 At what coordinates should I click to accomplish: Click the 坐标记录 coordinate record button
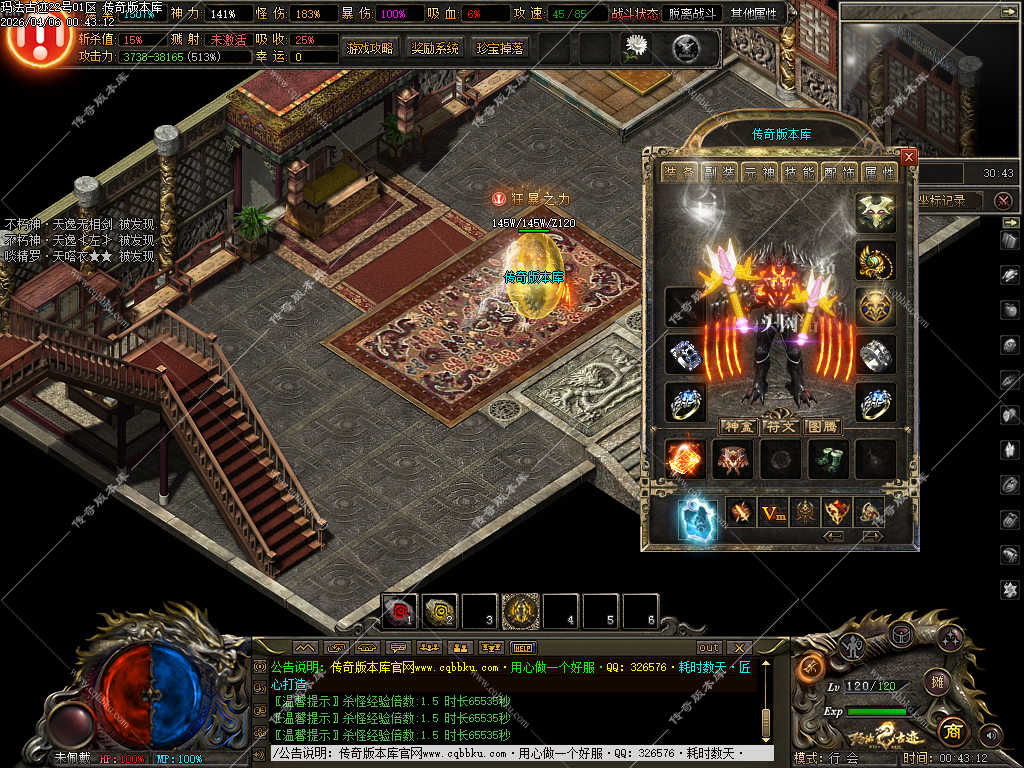click(944, 200)
